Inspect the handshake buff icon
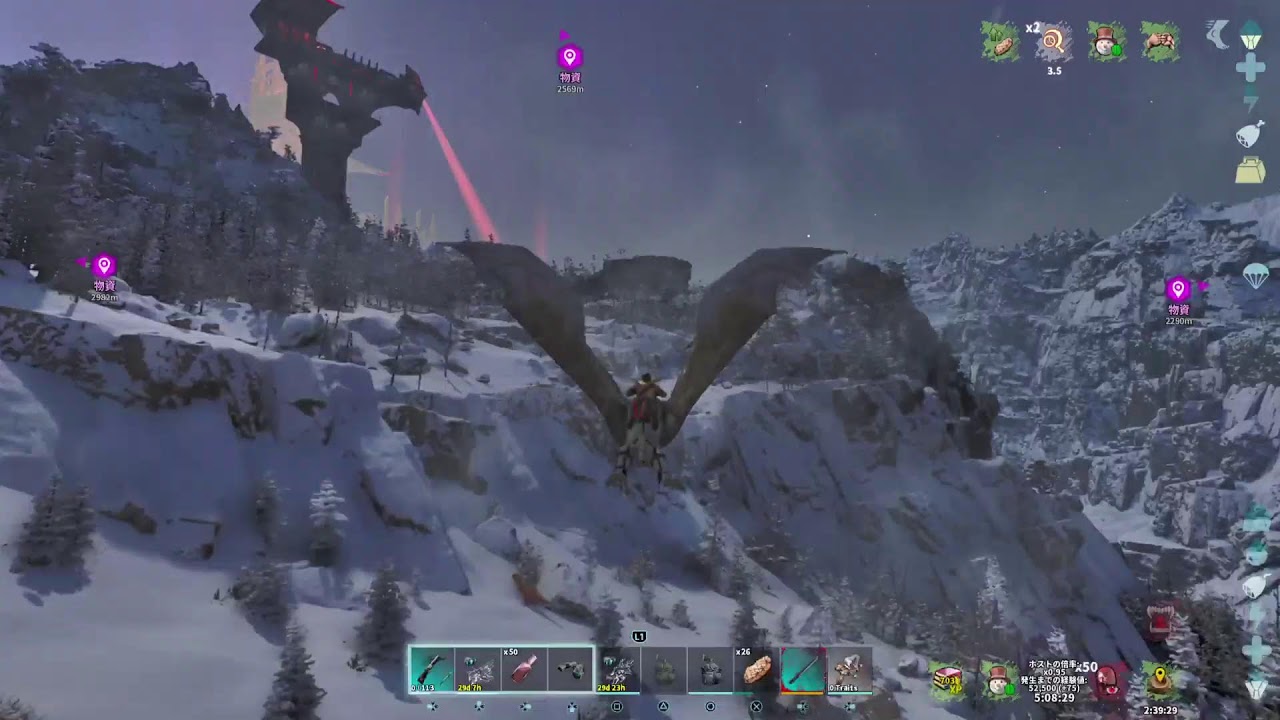 (1160, 42)
